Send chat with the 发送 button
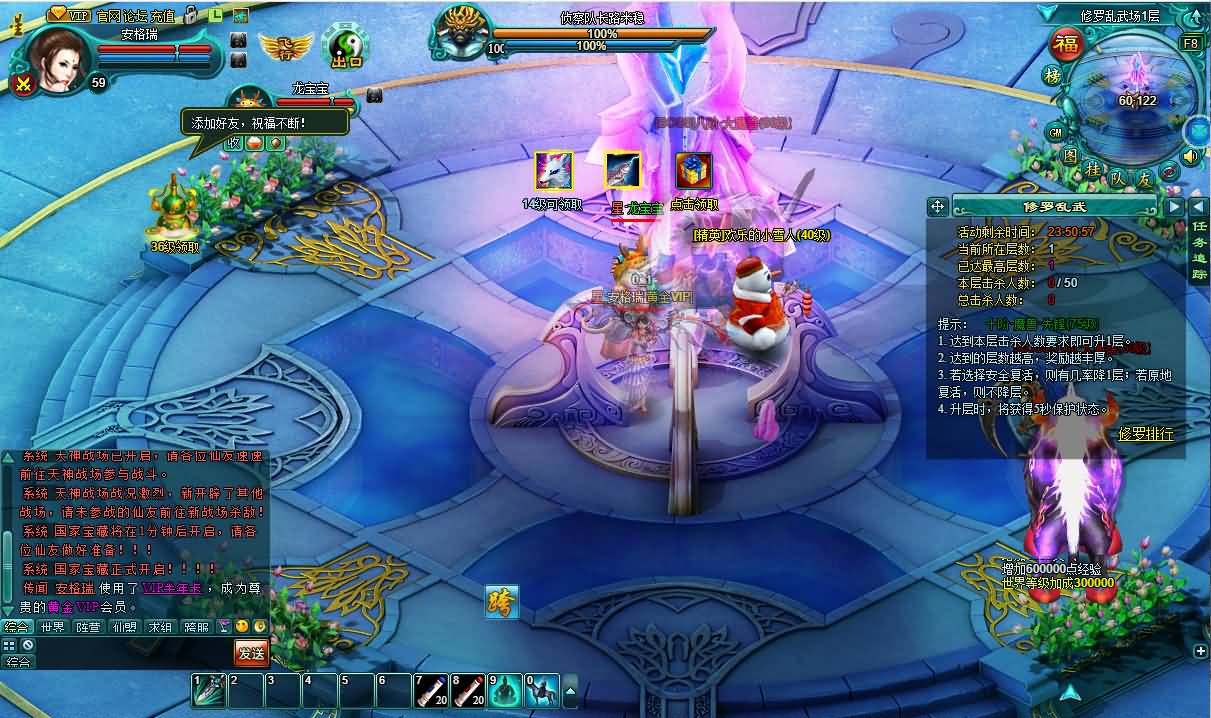Screen dimensions: 1211x718 [251, 653]
